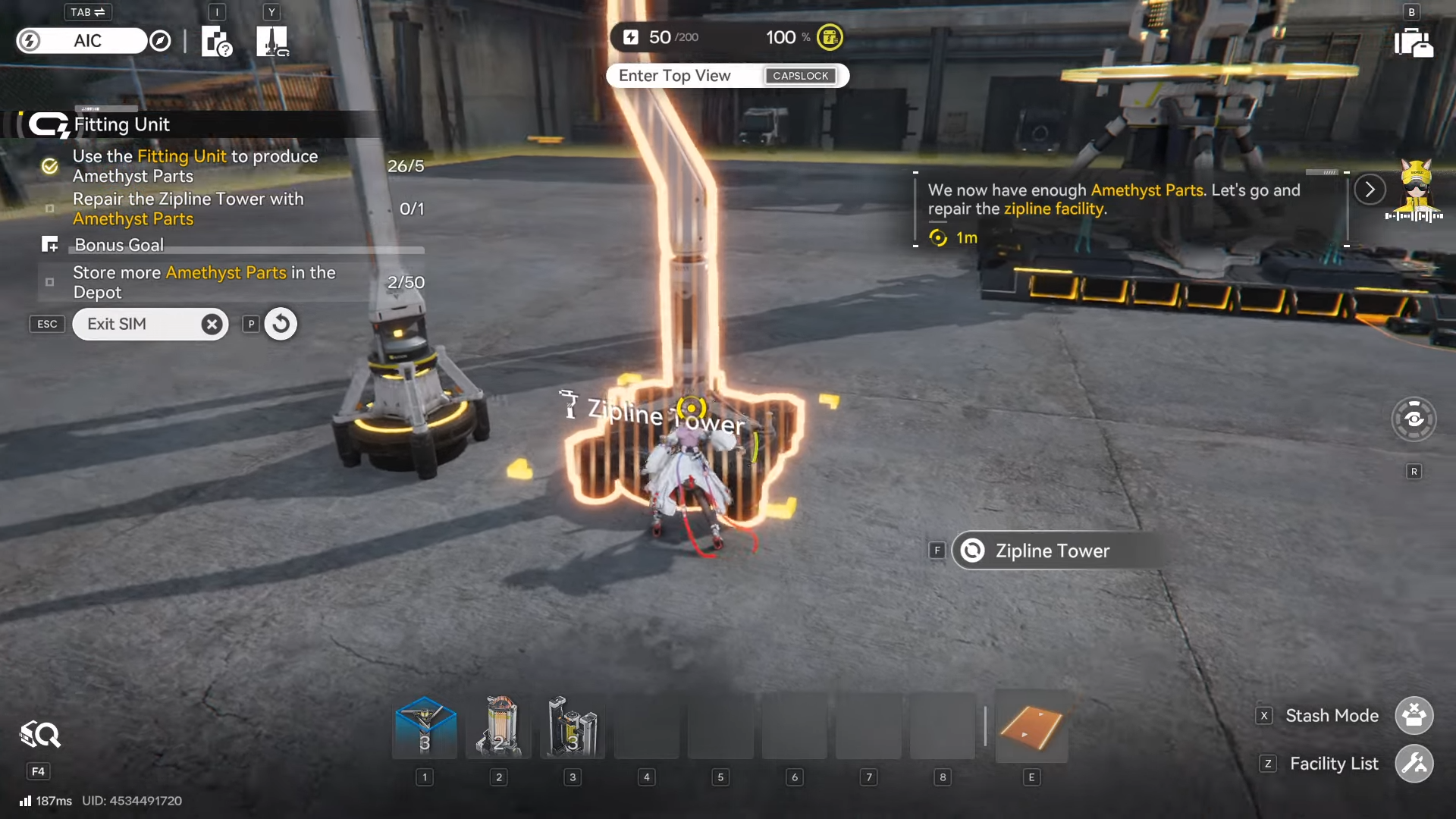This screenshot has width=1456, height=819.
Task: Open the inspect magnifier tool
Action: coord(40,735)
